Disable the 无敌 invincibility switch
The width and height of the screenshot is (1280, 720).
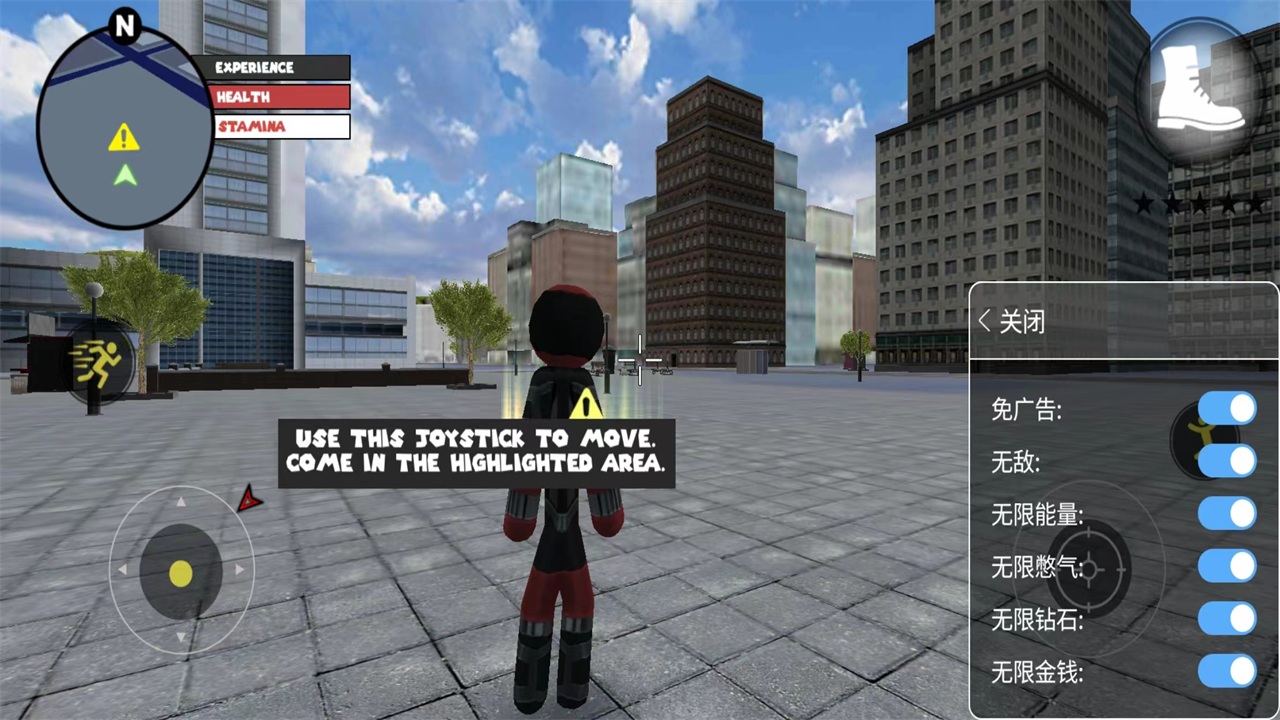[x=1229, y=462]
